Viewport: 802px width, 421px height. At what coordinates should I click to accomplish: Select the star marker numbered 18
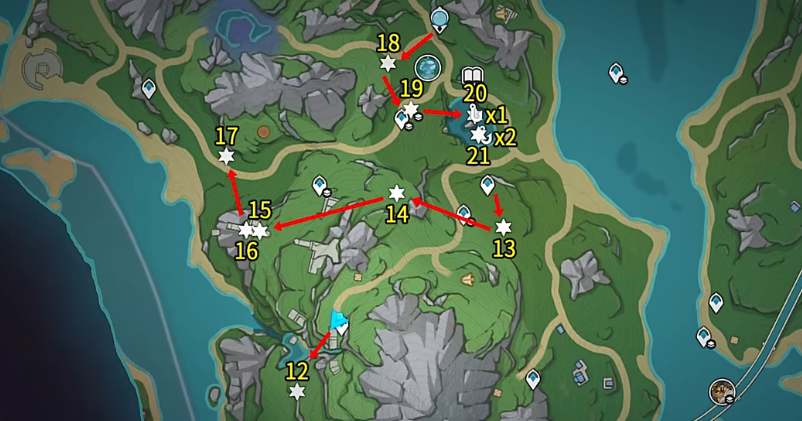pyautogui.click(x=388, y=64)
